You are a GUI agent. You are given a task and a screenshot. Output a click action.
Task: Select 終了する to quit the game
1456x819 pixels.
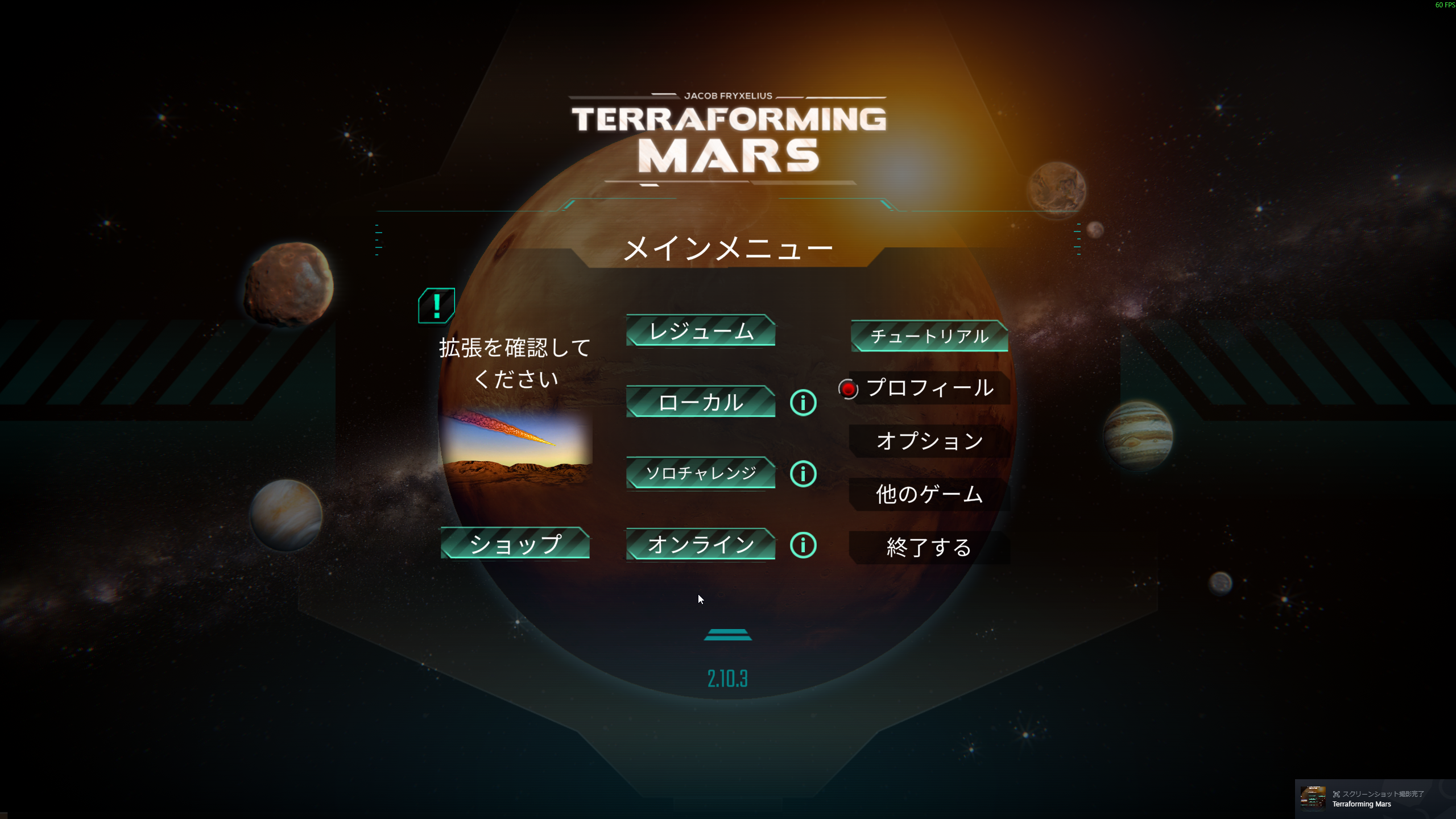click(929, 547)
